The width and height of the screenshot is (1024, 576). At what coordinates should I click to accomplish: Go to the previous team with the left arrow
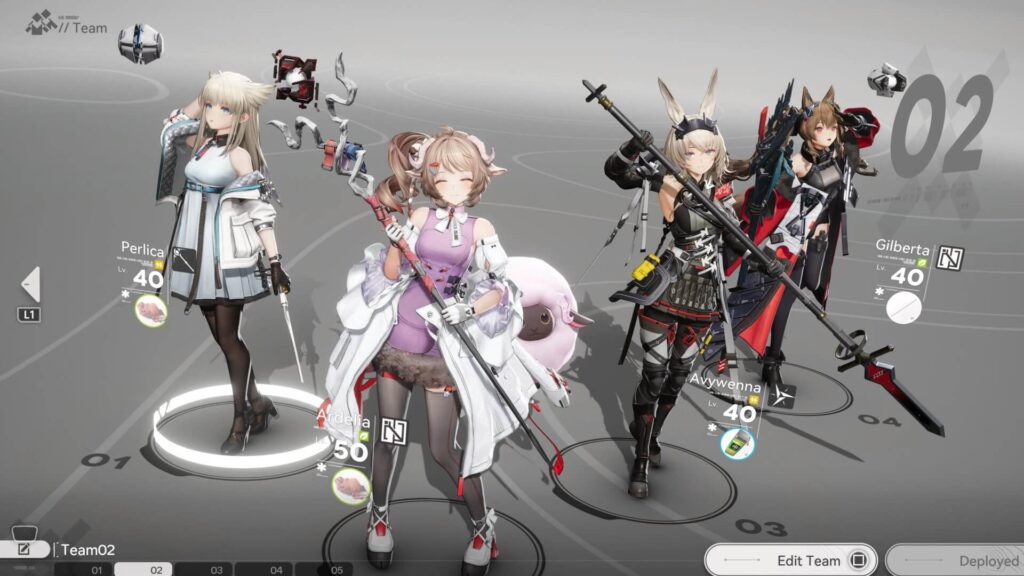coord(30,284)
